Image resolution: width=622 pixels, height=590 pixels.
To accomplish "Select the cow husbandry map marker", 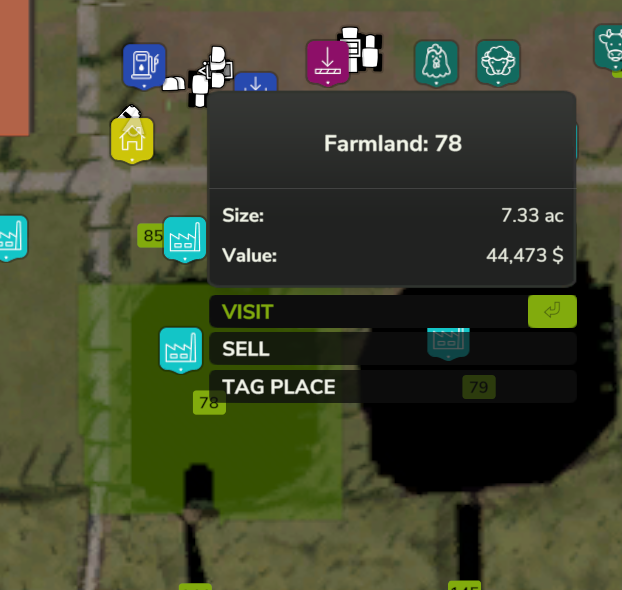I will tap(609, 47).
